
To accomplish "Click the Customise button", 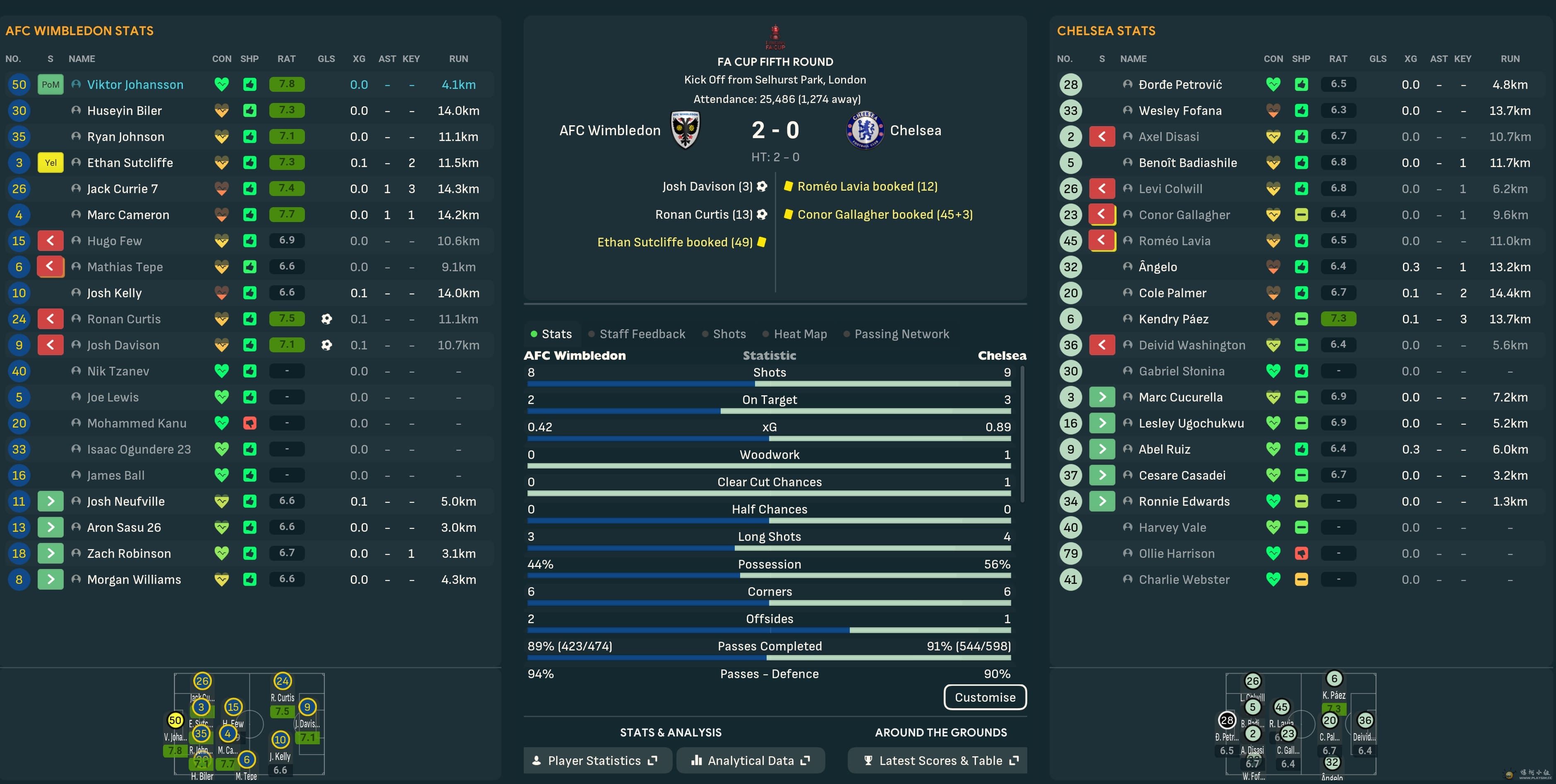I will coord(985,697).
